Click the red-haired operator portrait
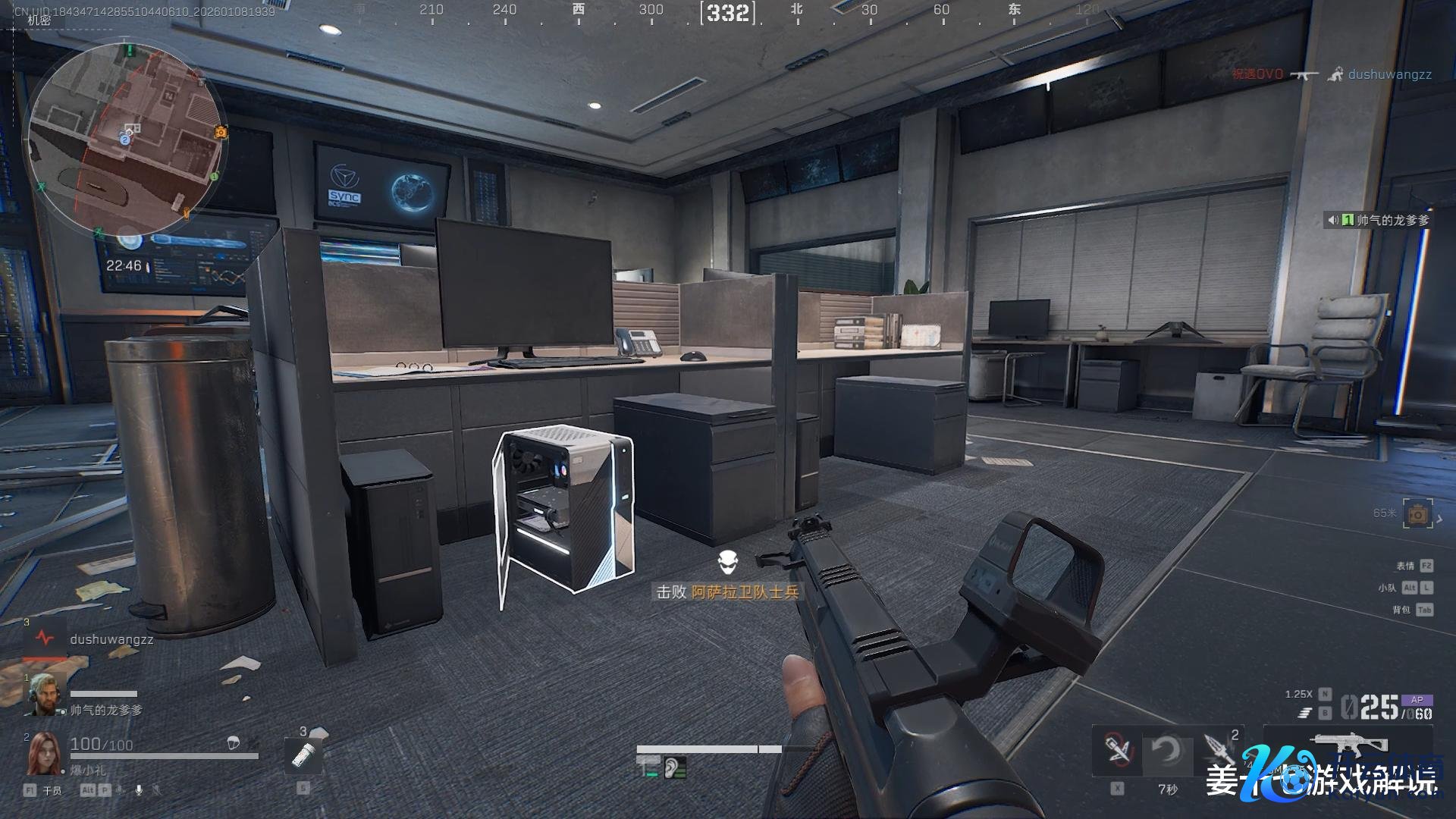The image size is (1456, 819). (x=43, y=754)
